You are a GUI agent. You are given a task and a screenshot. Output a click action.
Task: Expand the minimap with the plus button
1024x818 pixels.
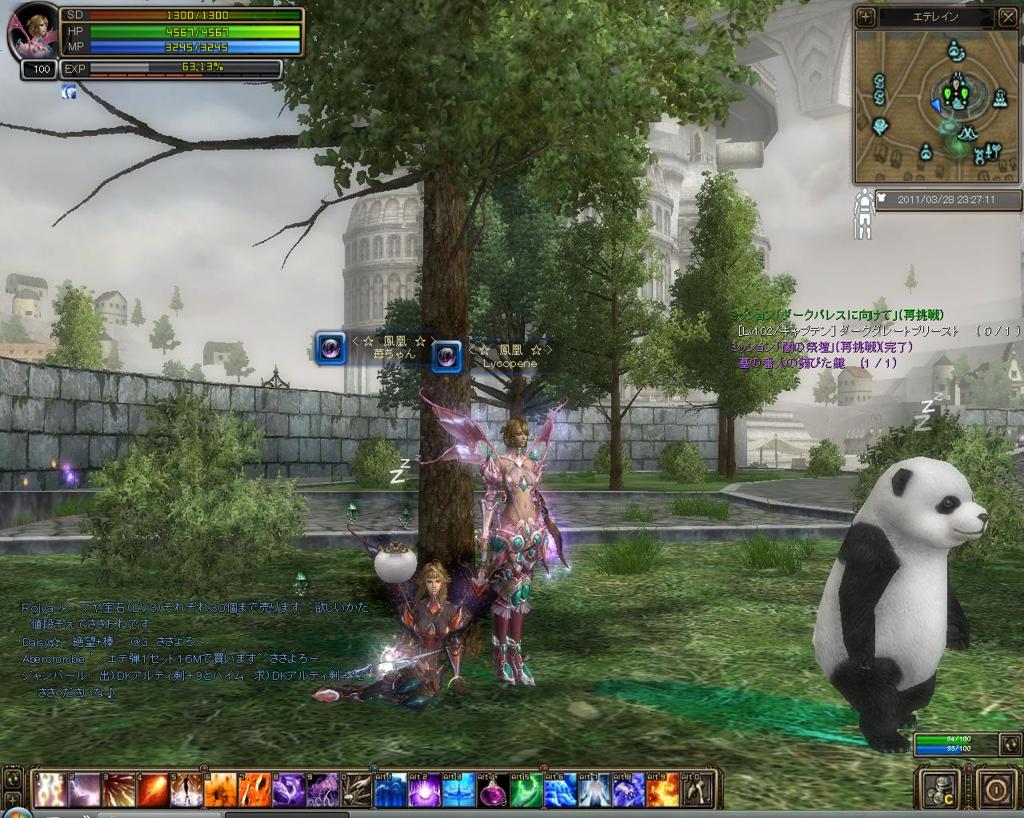coord(866,17)
